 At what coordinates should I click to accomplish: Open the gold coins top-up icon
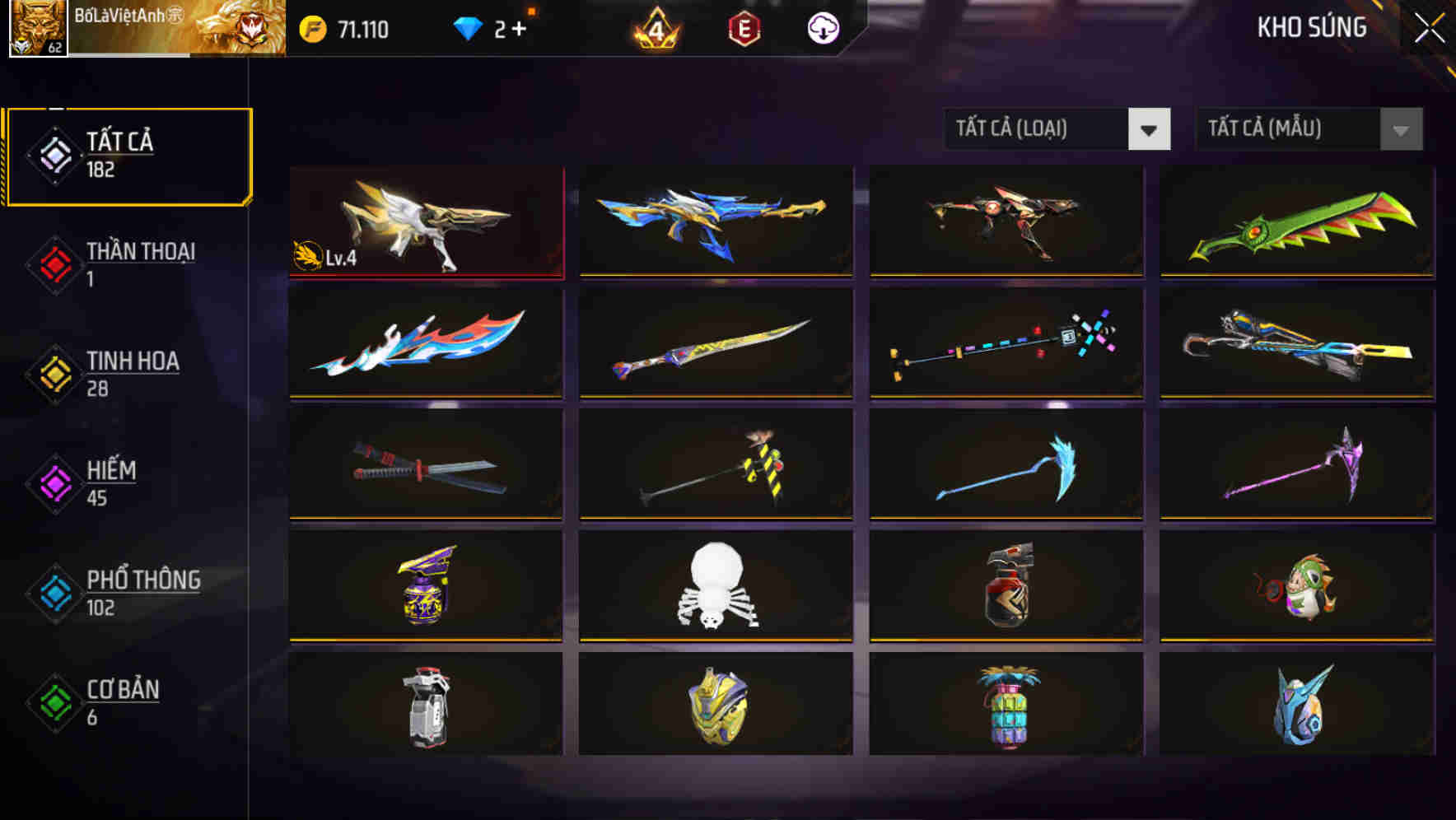[x=313, y=27]
